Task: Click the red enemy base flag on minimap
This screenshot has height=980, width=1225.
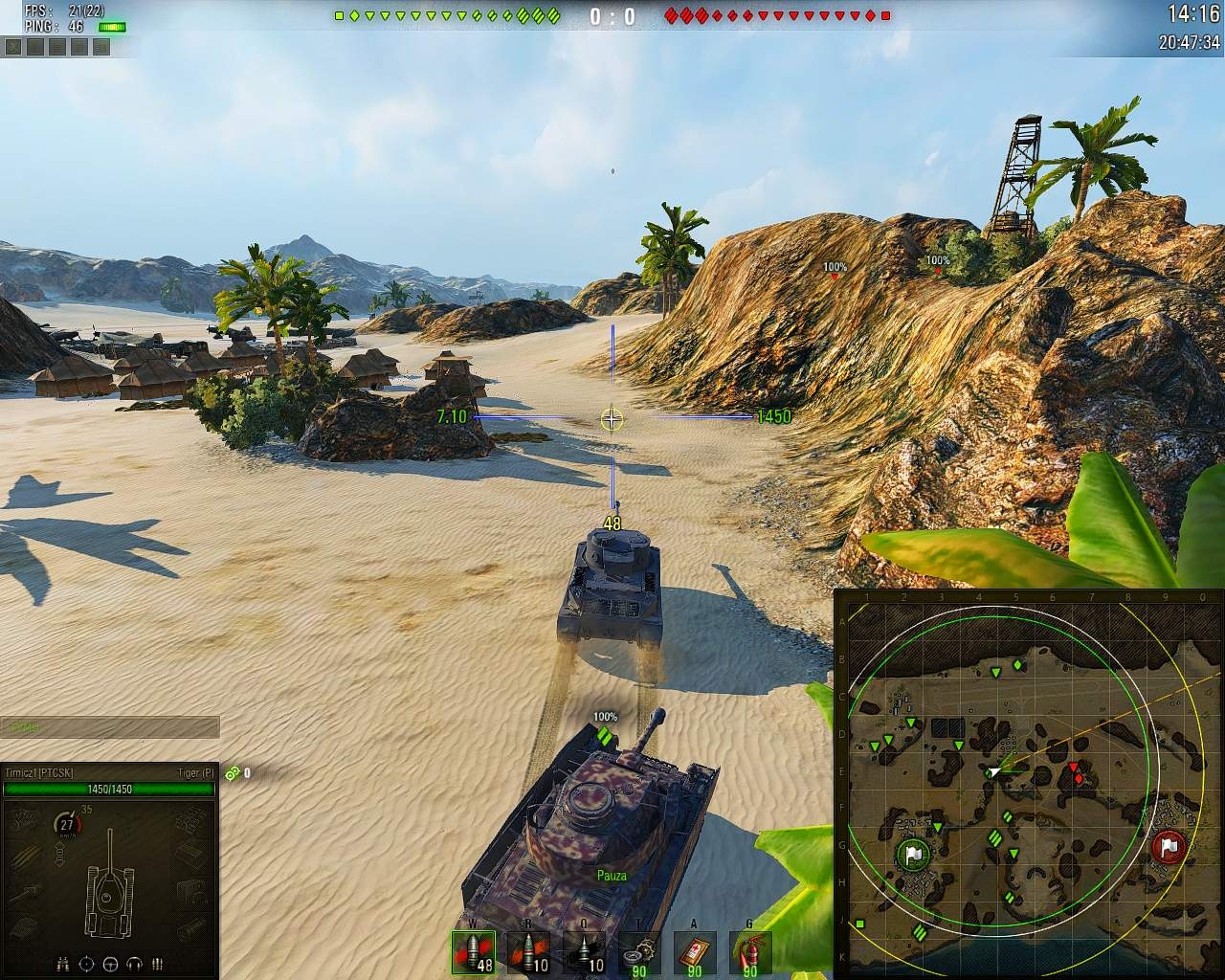Action: (x=1169, y=847)
